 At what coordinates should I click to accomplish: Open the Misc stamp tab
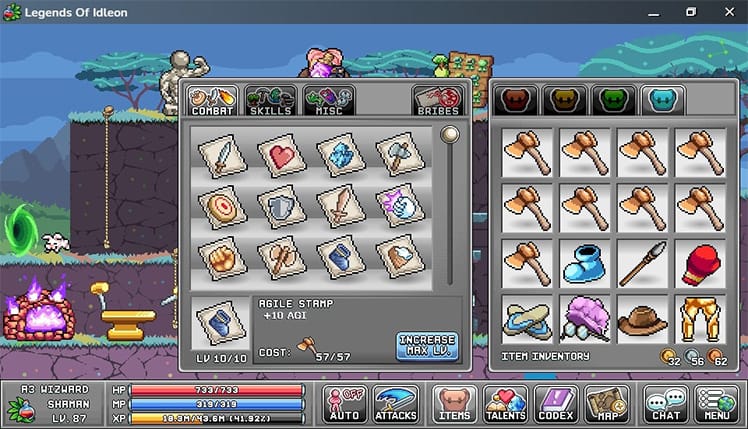[329, 100]
